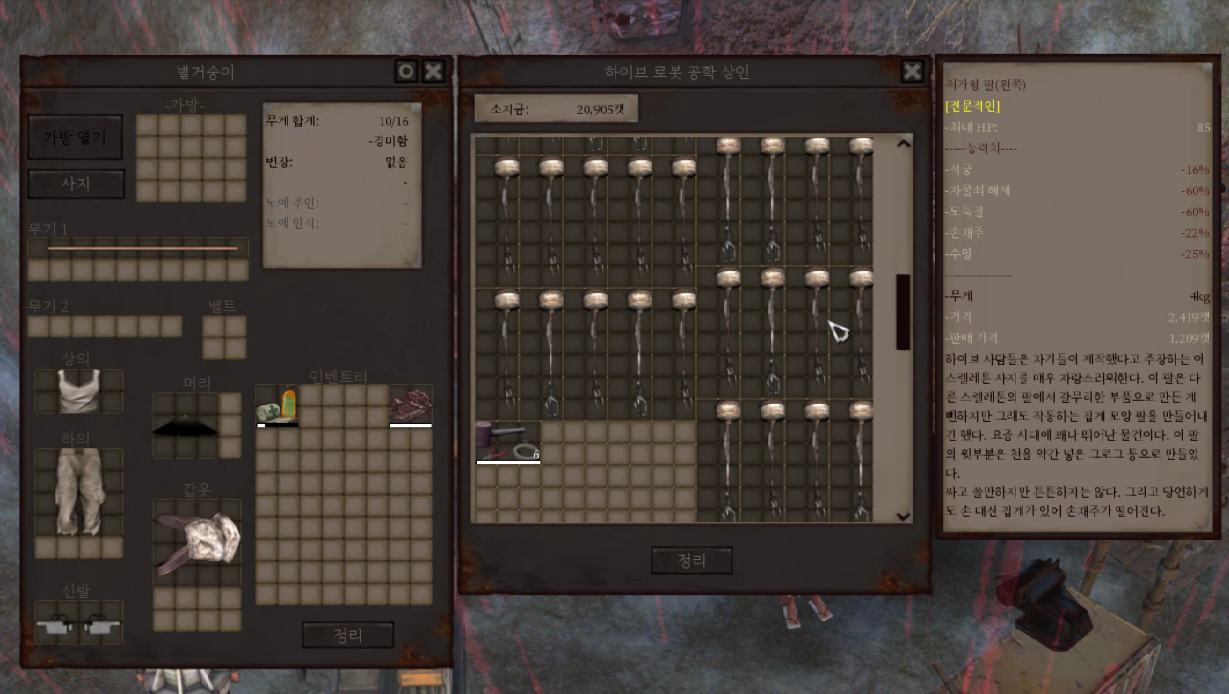Click the trader list scroll-up arrow
The image size is (1229, 694).
click(903, 144)
